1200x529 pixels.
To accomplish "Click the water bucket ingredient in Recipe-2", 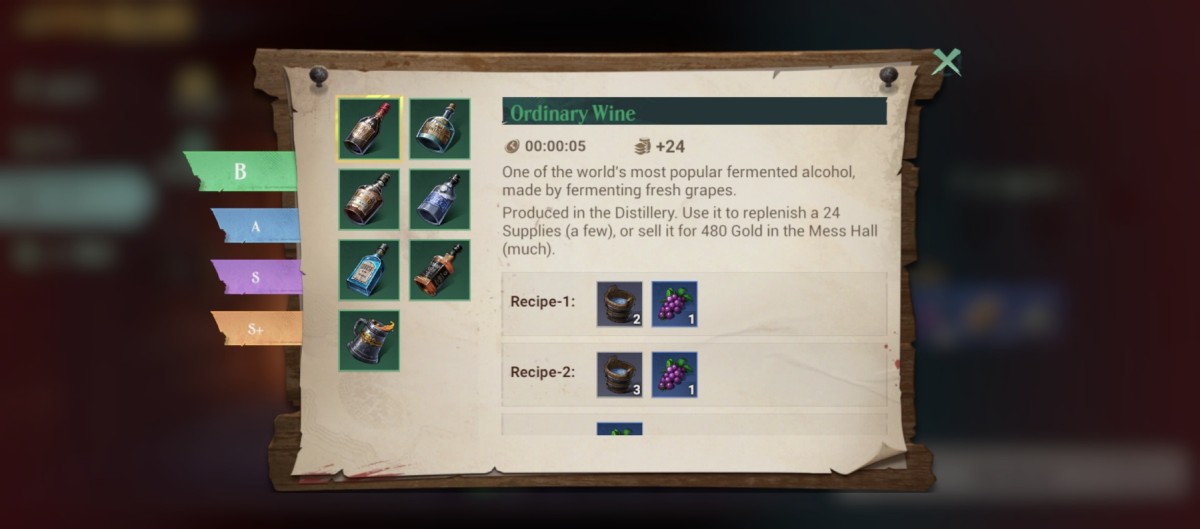I will tap(620, 374).
